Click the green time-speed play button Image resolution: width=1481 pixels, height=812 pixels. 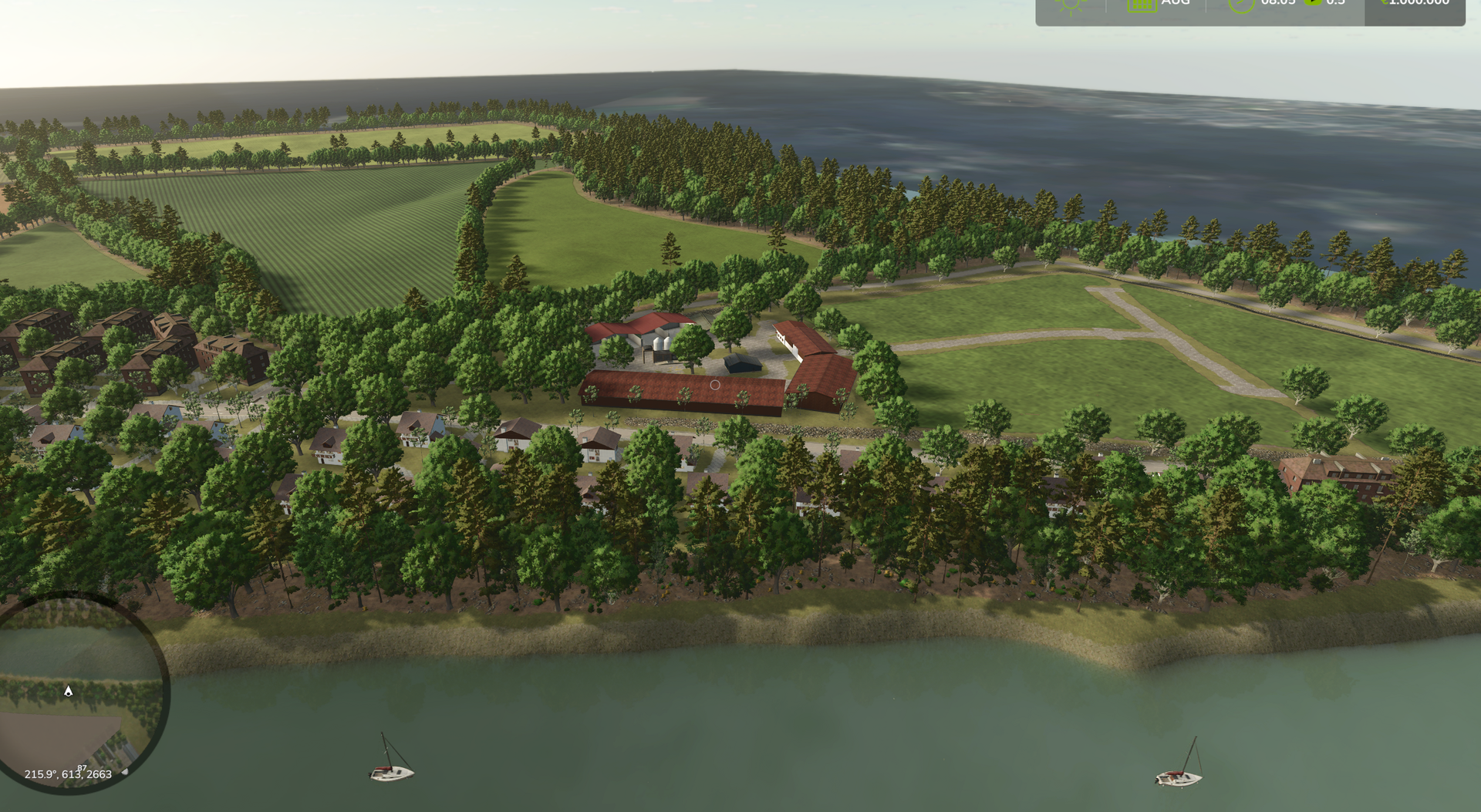1312,2
